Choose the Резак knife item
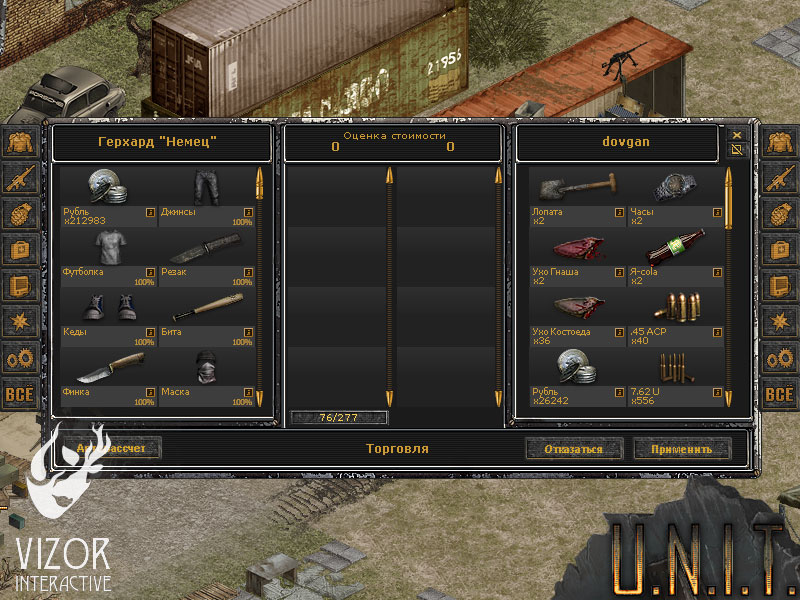 (x=207, y=248)
